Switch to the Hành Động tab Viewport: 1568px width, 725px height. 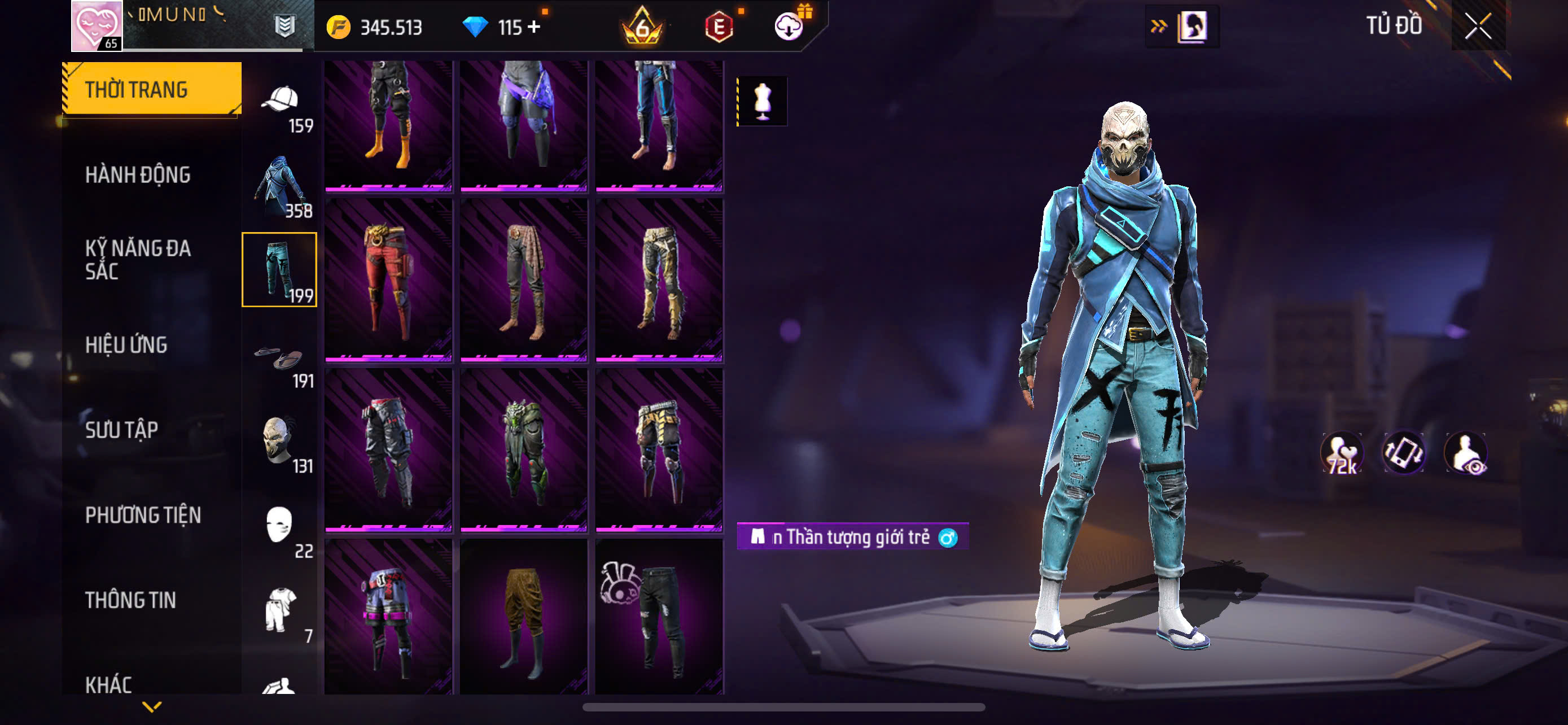tap(138, 174)
